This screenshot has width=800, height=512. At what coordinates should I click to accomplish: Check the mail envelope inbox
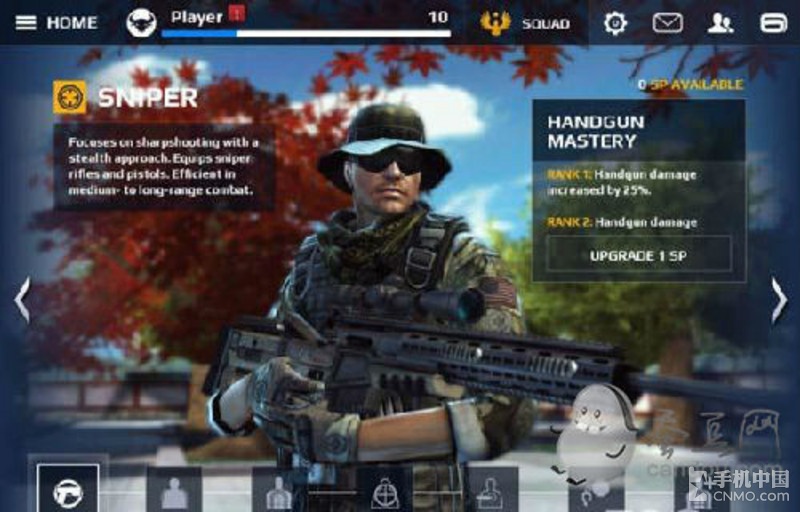point(667,22)
